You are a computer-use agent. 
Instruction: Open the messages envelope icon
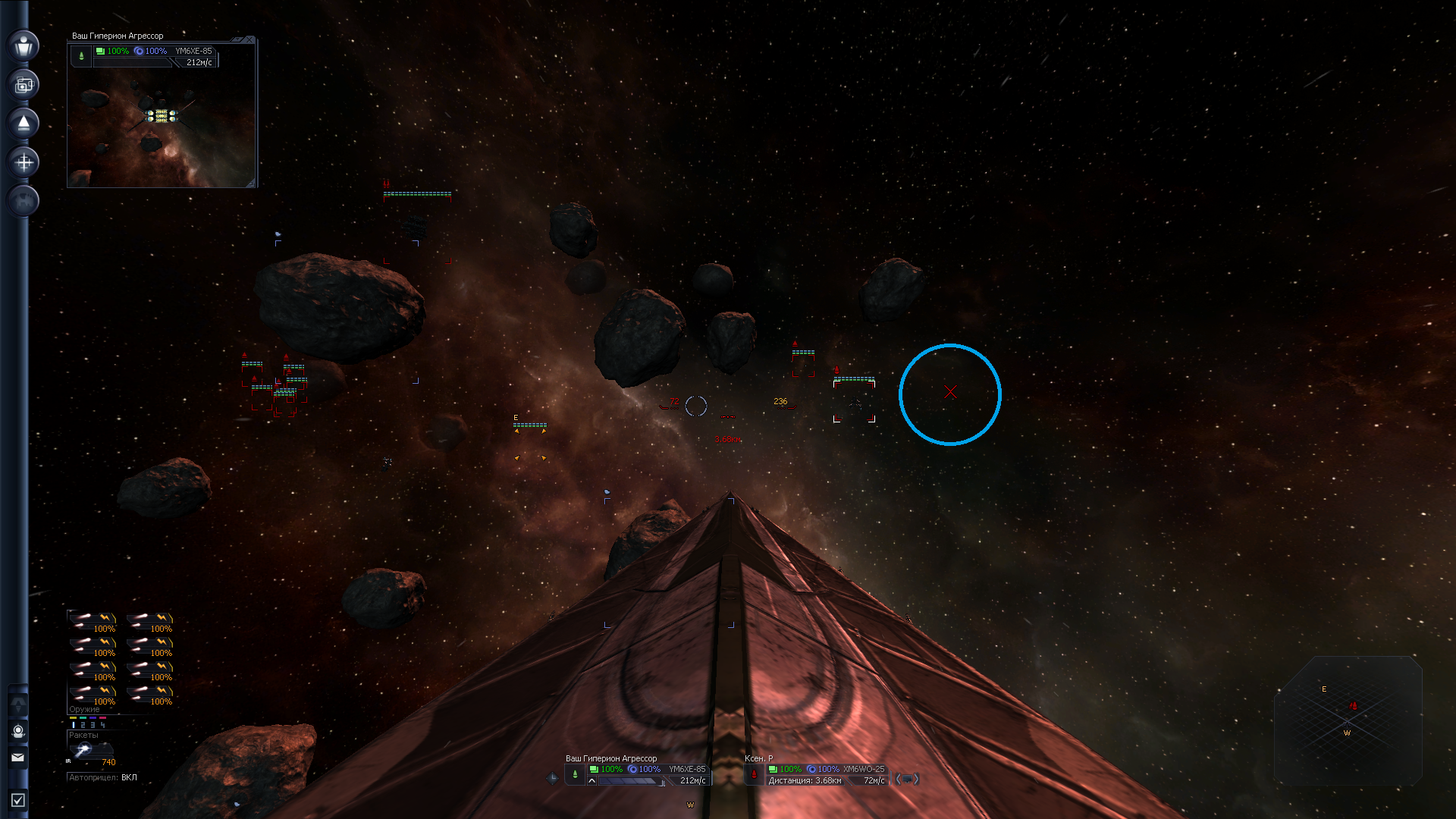point(18,757)
